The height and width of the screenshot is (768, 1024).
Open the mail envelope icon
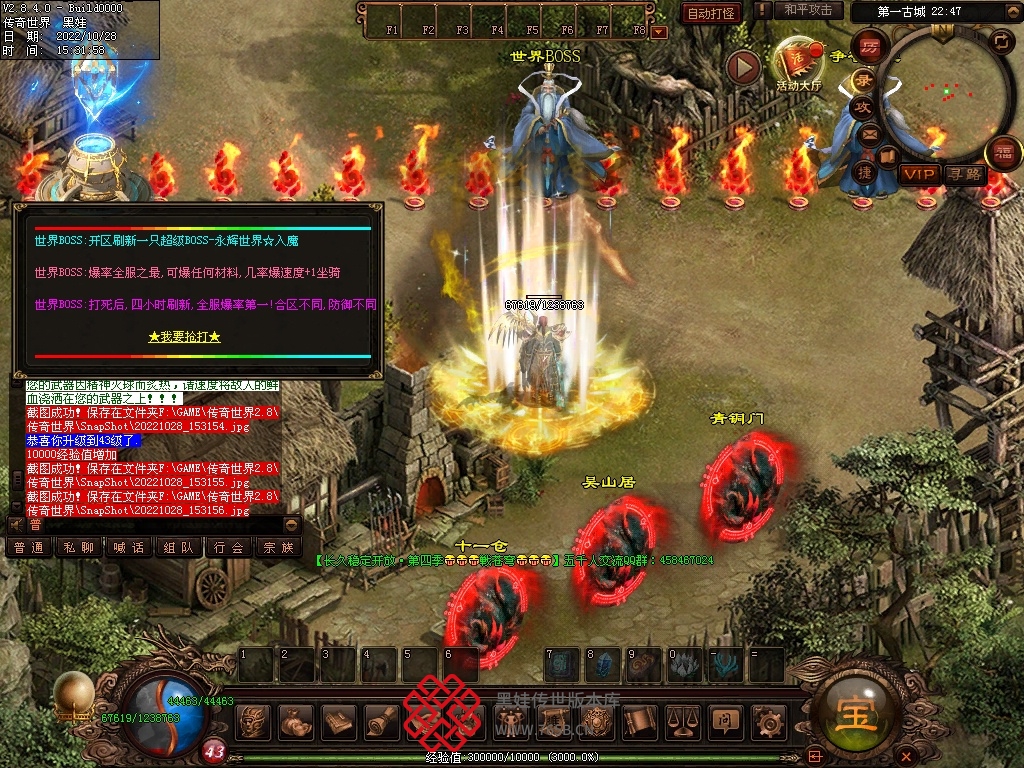point(869,133)
